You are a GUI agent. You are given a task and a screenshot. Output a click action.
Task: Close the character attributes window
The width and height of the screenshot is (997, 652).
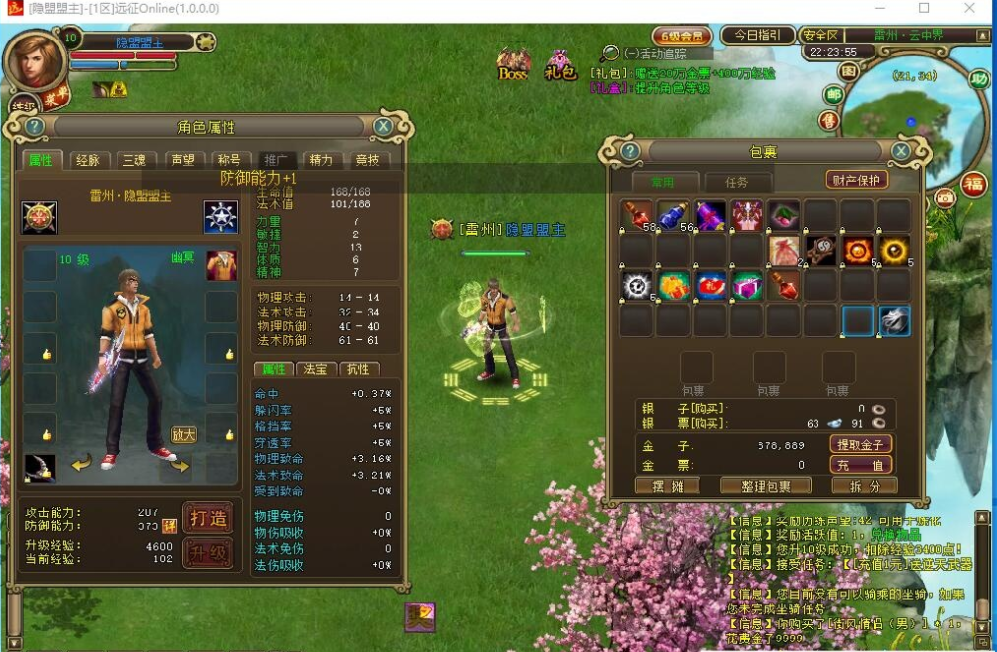coord(383,127)
